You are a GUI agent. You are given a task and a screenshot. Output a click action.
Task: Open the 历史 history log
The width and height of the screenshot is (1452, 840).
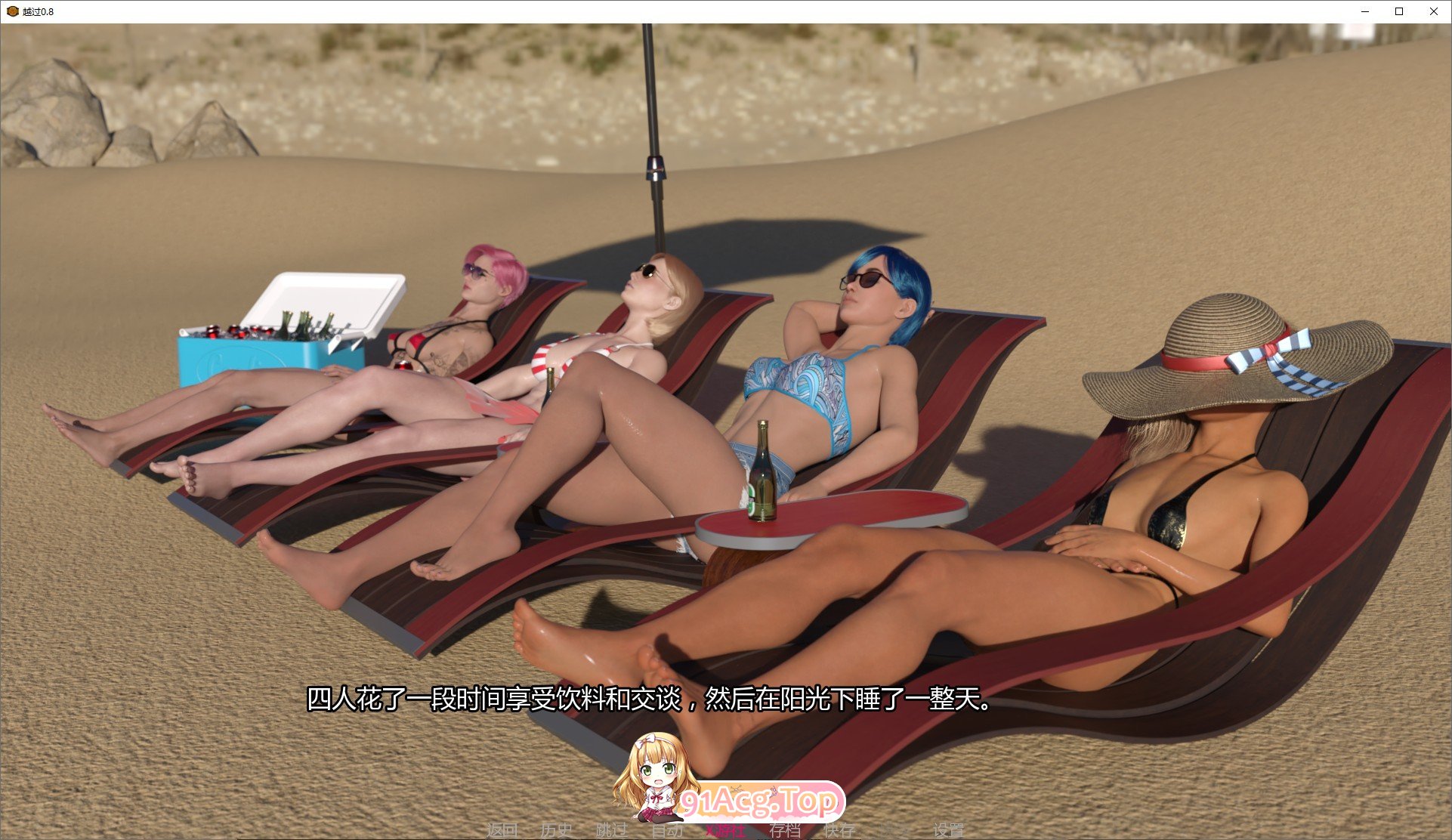click(557, 829)
